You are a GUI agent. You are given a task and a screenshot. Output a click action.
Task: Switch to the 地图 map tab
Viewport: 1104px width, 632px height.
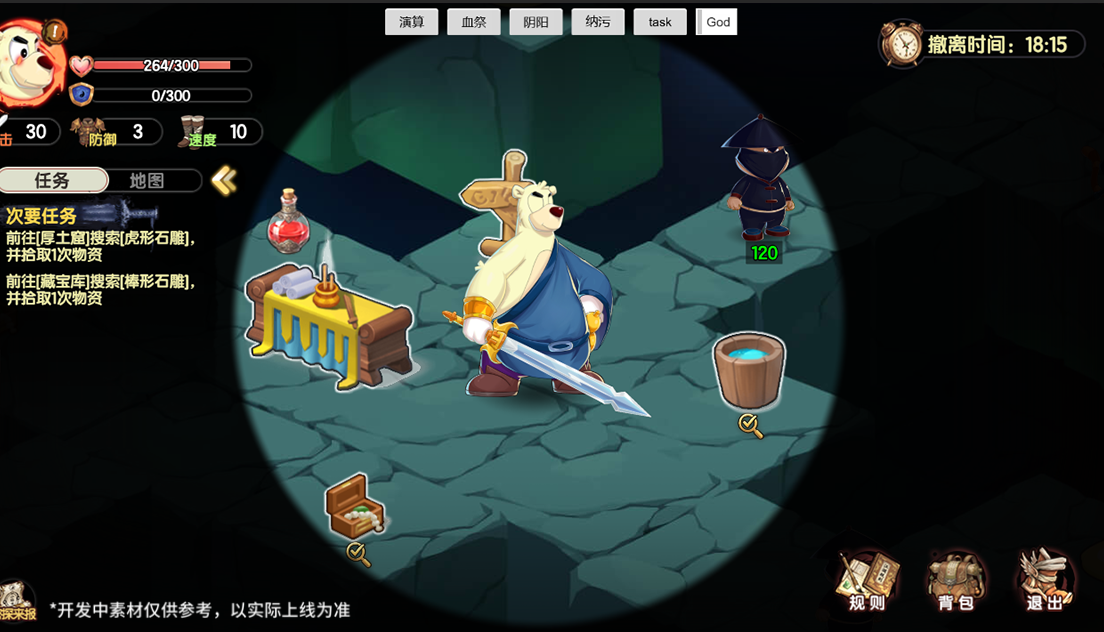148,180
